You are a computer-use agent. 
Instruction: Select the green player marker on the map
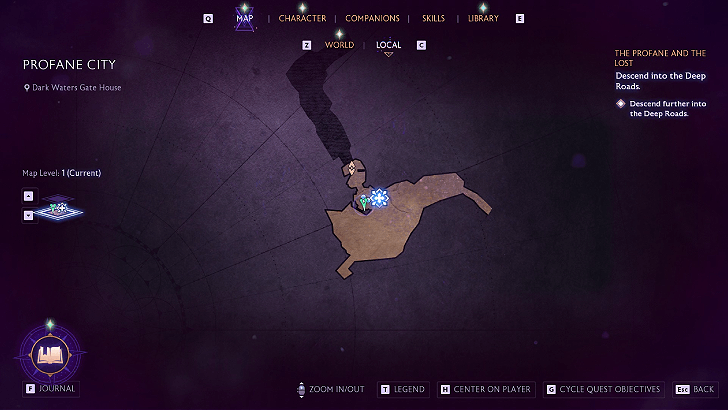coord(364,202)
